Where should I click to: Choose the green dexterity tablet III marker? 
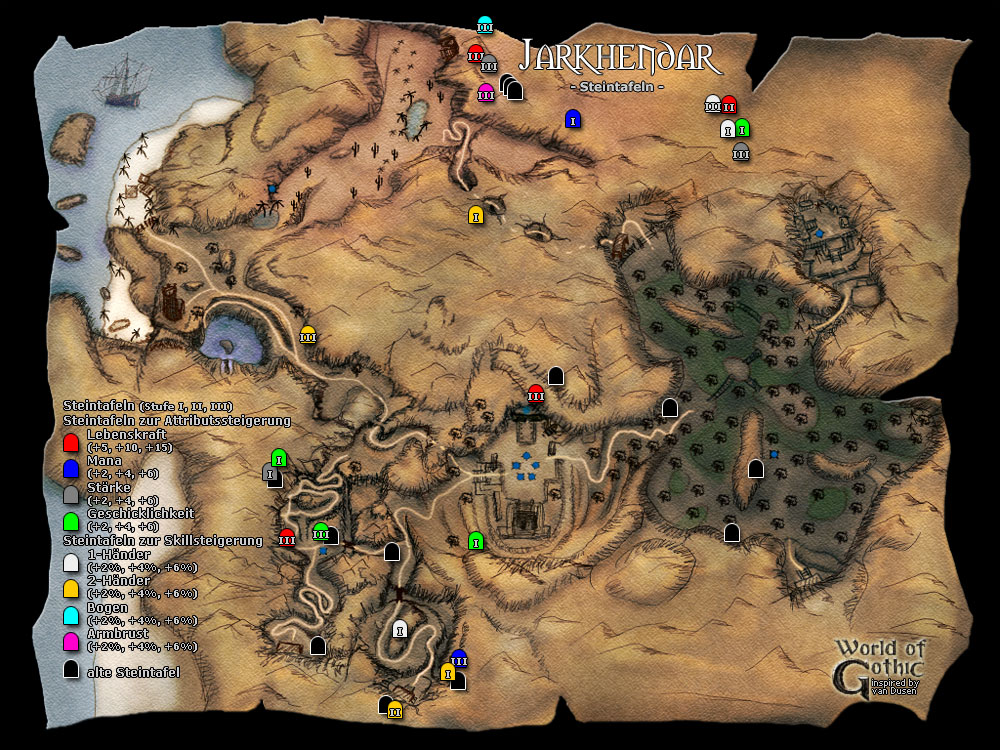click(320, 532)
